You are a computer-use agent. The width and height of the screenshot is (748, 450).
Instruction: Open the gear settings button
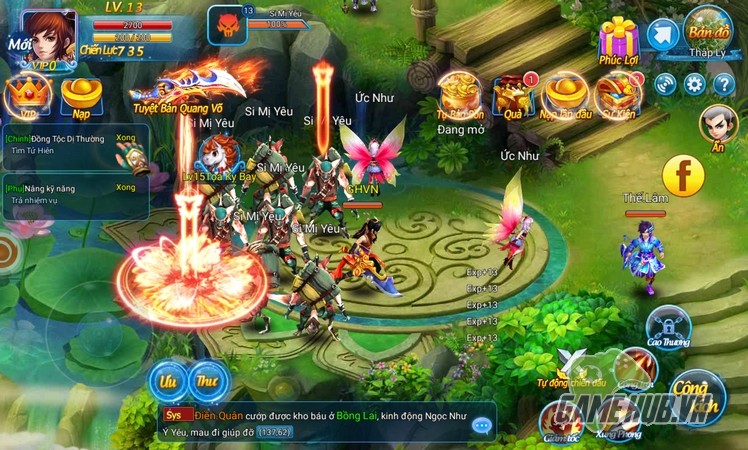tap(694, 84)
